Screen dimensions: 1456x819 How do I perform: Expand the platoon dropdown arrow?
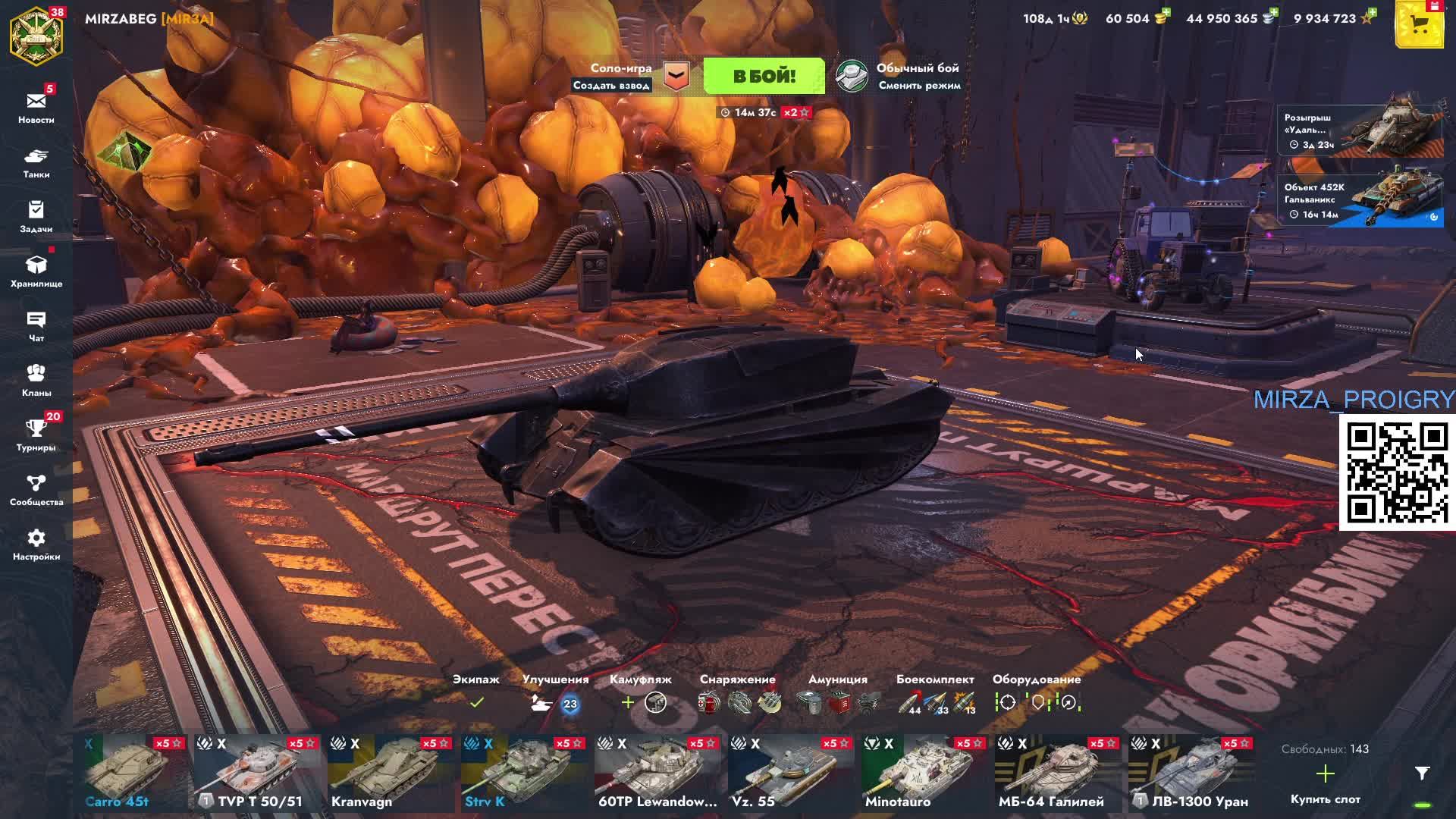[676, 76]
